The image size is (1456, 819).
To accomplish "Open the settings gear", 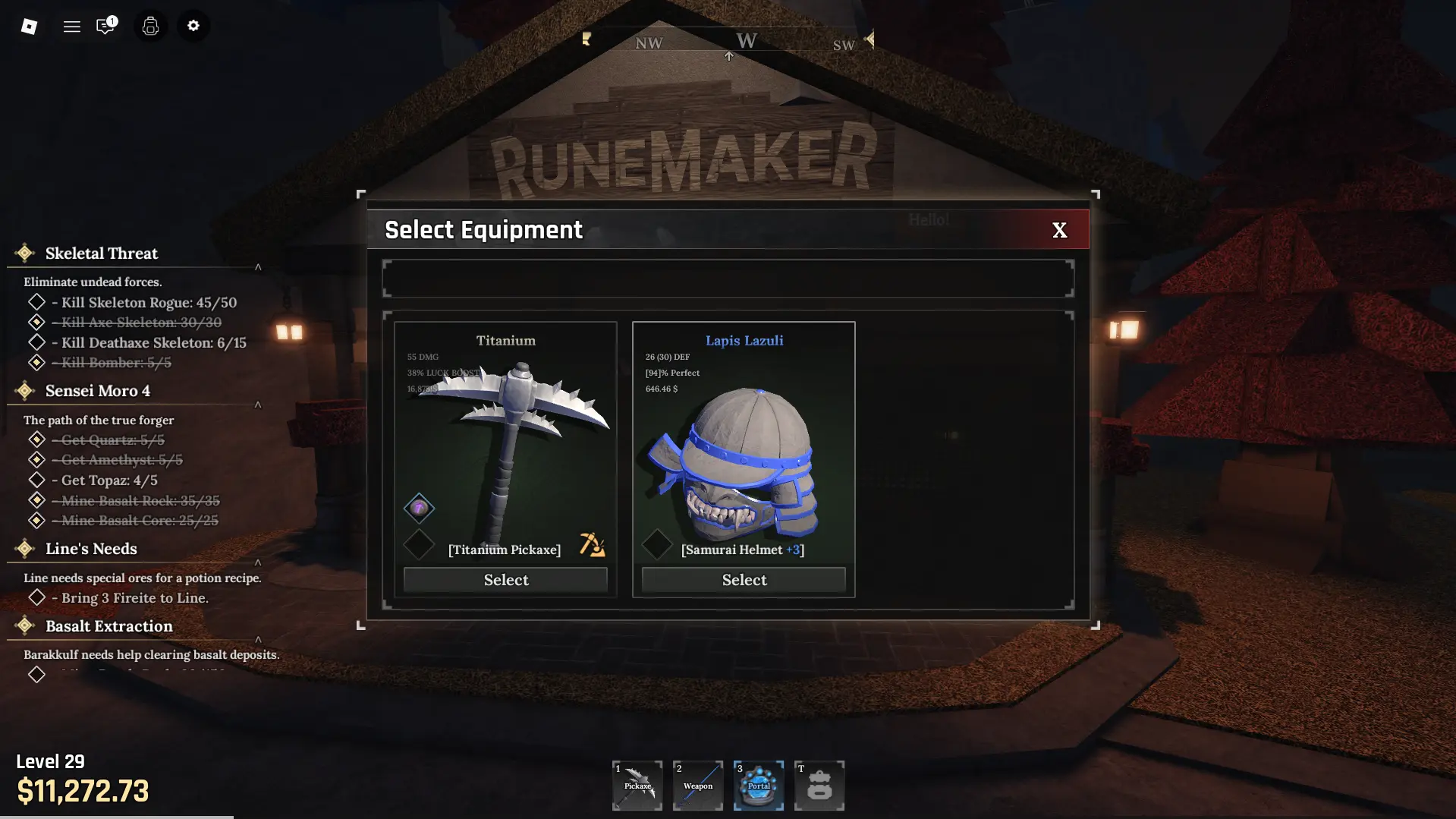I will pos(193,26).
